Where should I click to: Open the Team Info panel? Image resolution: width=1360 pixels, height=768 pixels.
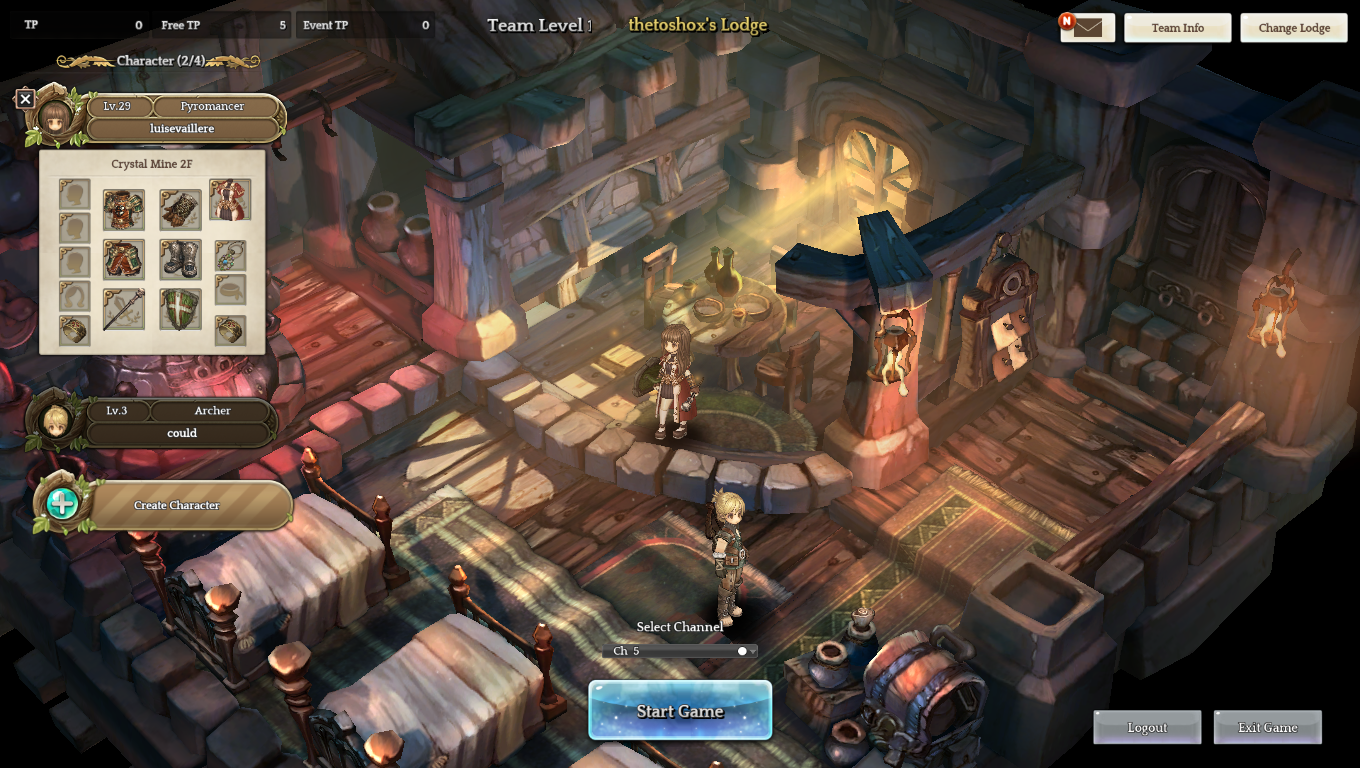[x=1177, y=28]
